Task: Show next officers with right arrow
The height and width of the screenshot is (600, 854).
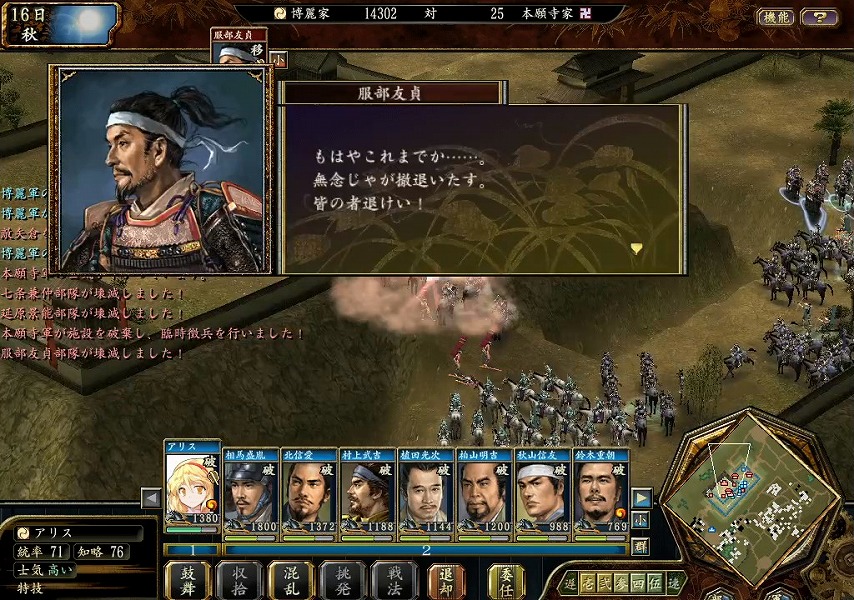Action: [641, 498]
